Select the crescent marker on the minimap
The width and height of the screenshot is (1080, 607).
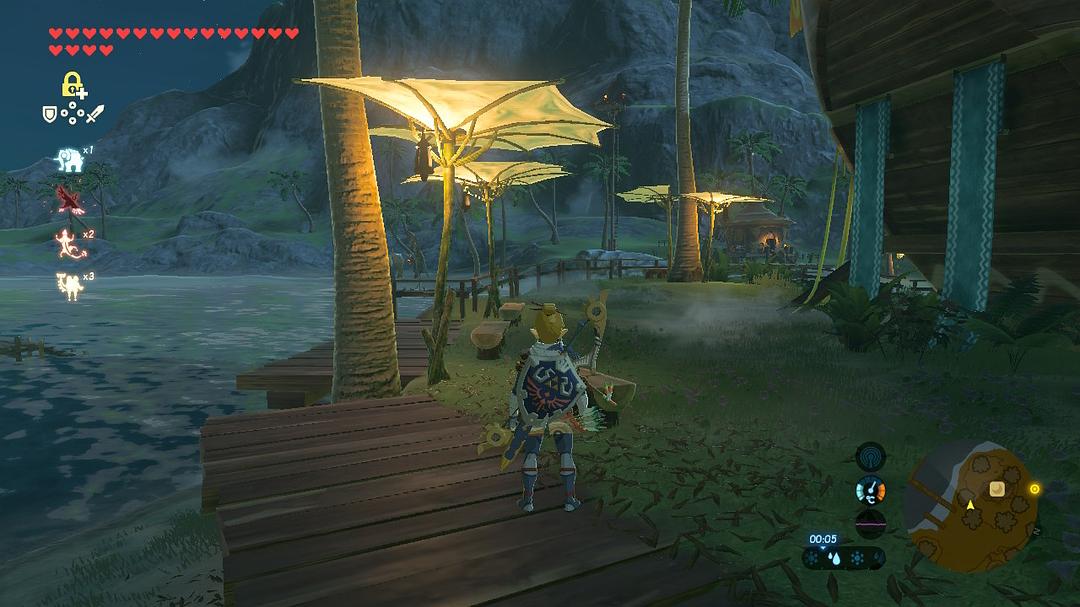pyautogui.click(x=996, y=488)
